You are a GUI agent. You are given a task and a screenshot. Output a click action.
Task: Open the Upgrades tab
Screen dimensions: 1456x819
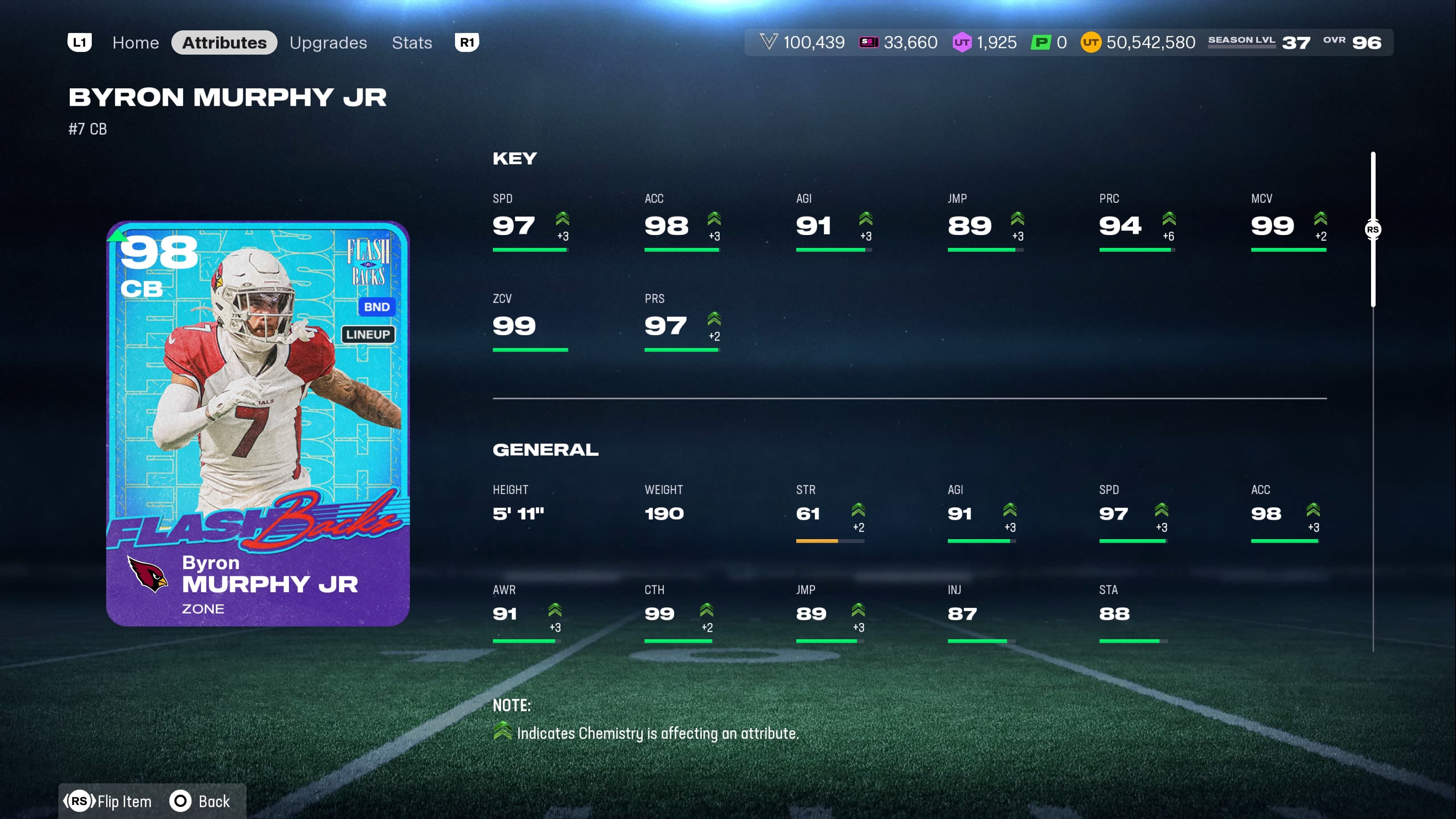pyautogui.click(x=328, y=42)
